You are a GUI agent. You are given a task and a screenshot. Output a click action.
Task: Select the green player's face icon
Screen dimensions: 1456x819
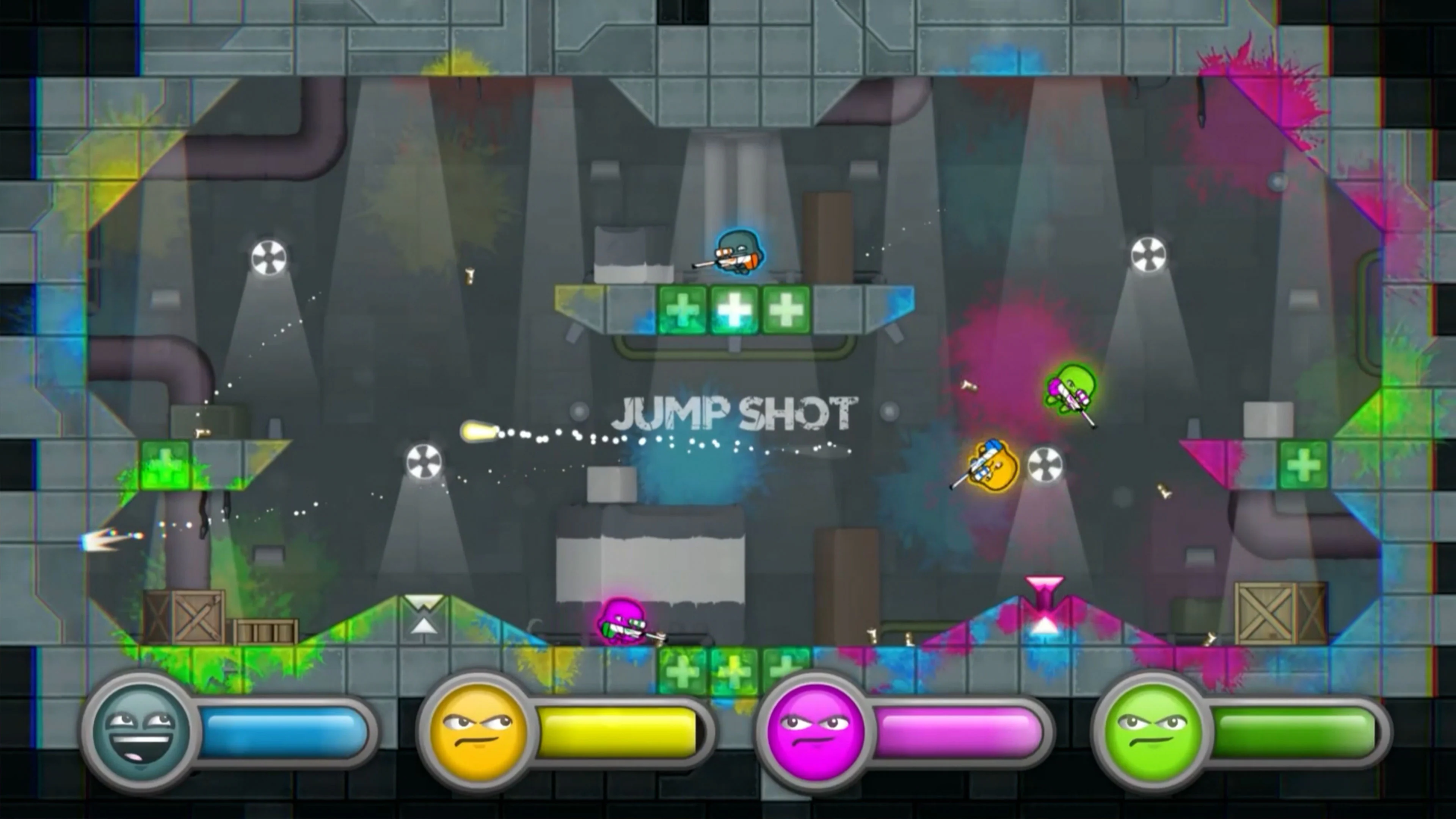[1152, 731]
